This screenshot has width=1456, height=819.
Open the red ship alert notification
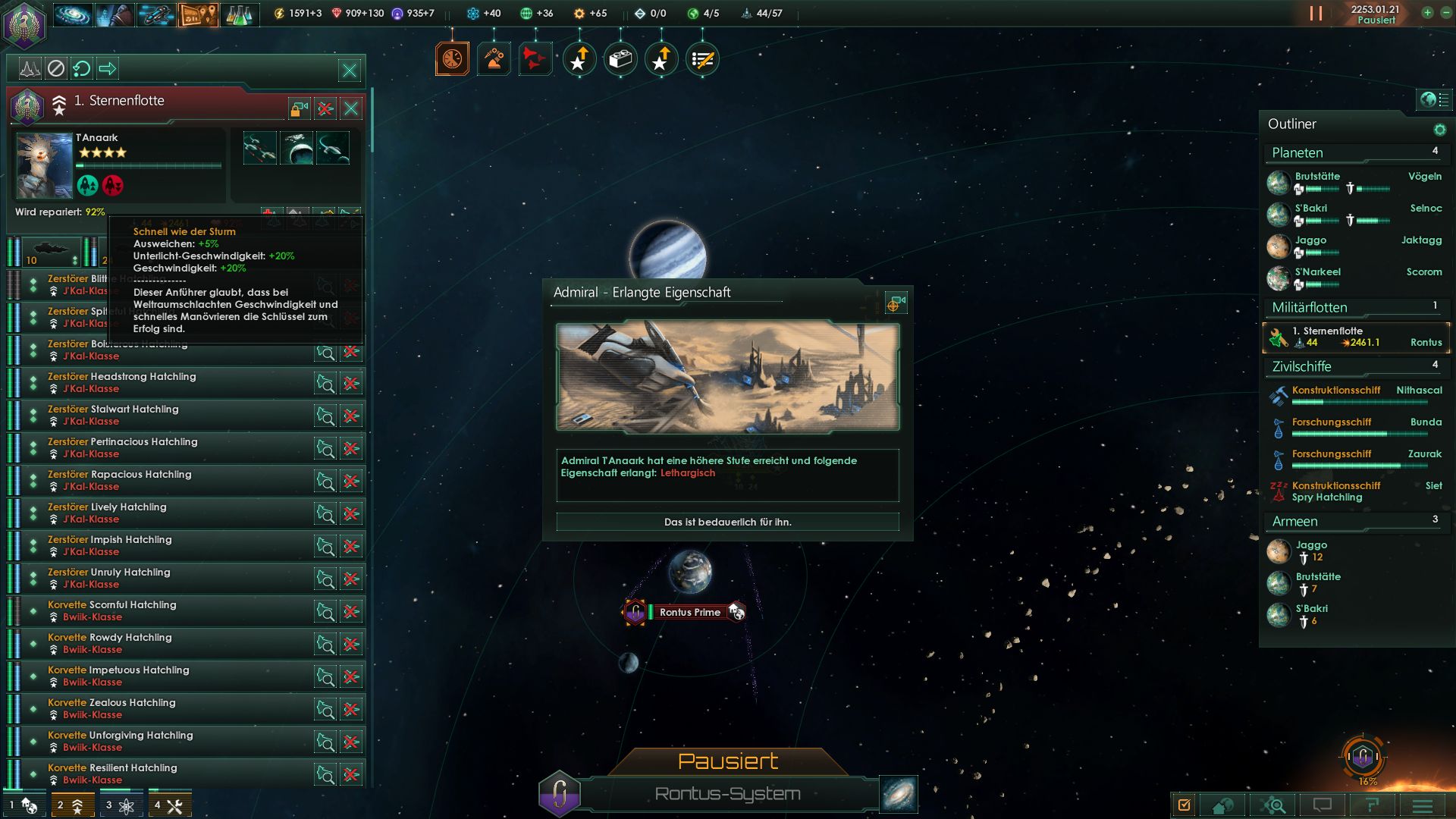click(534, 59)
